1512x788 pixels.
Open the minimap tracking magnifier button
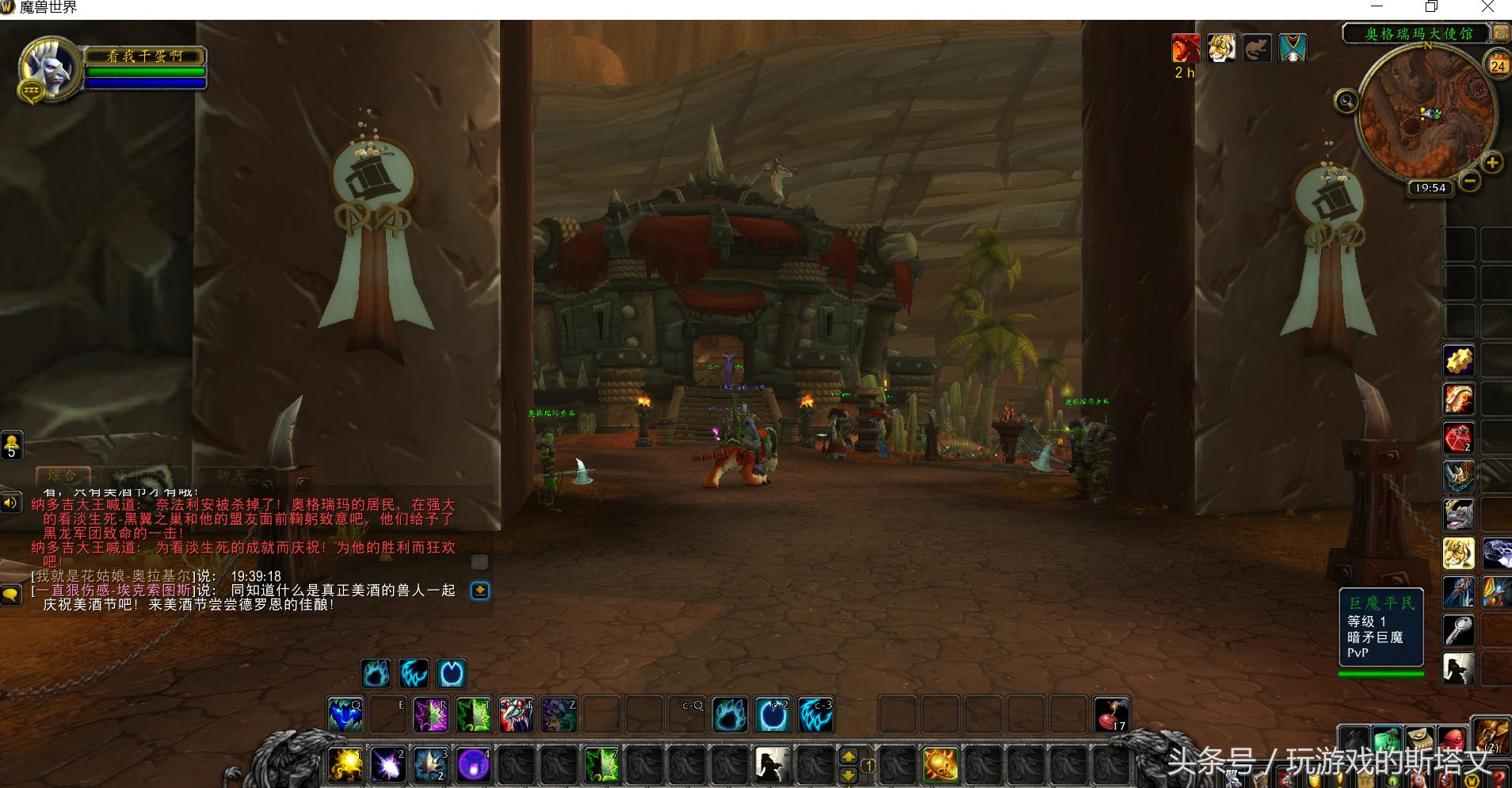[x=1346, y=101]
